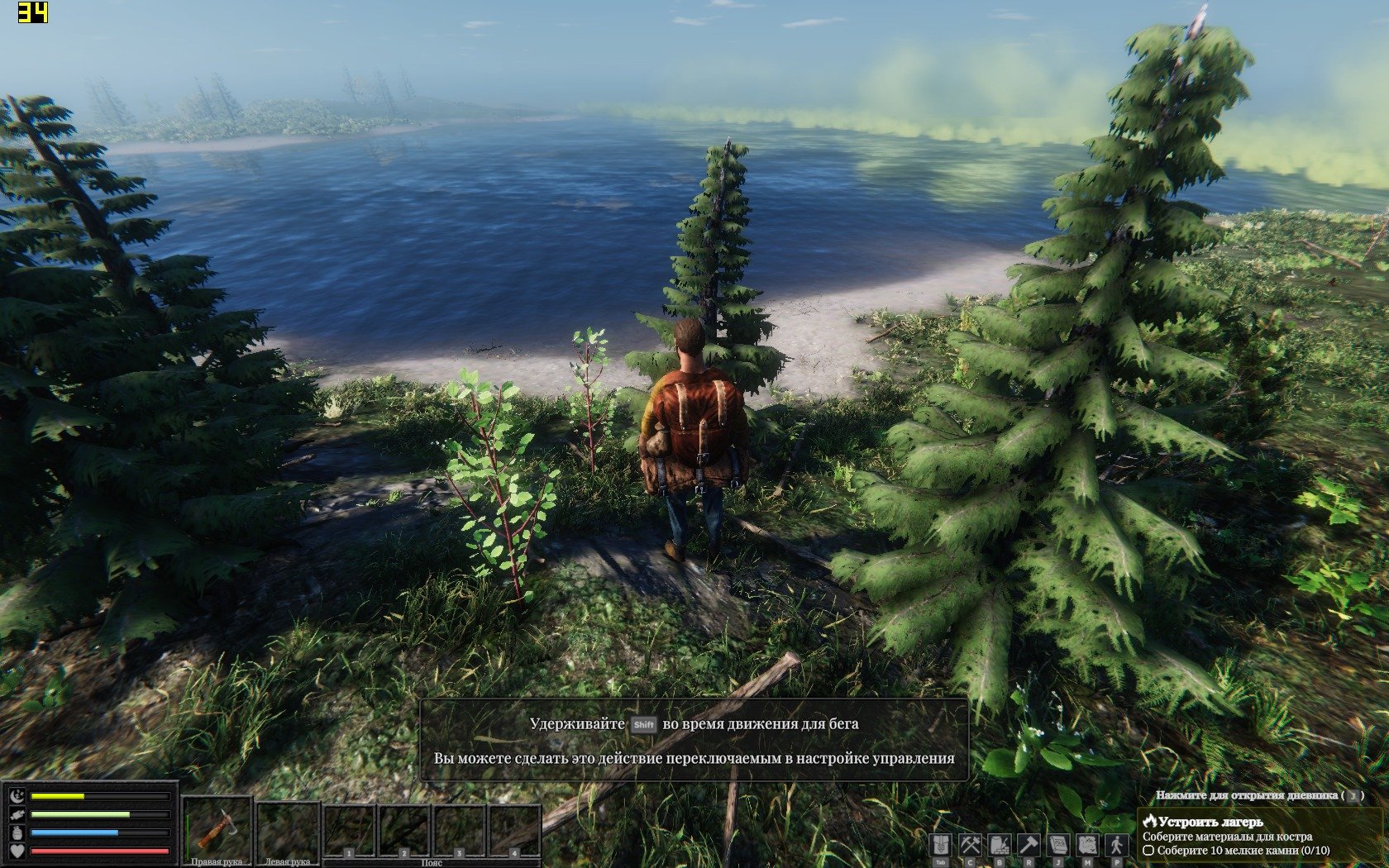Open the backpack inventory icon
The height and width of the screenshot is (868, 1389).
940,845
